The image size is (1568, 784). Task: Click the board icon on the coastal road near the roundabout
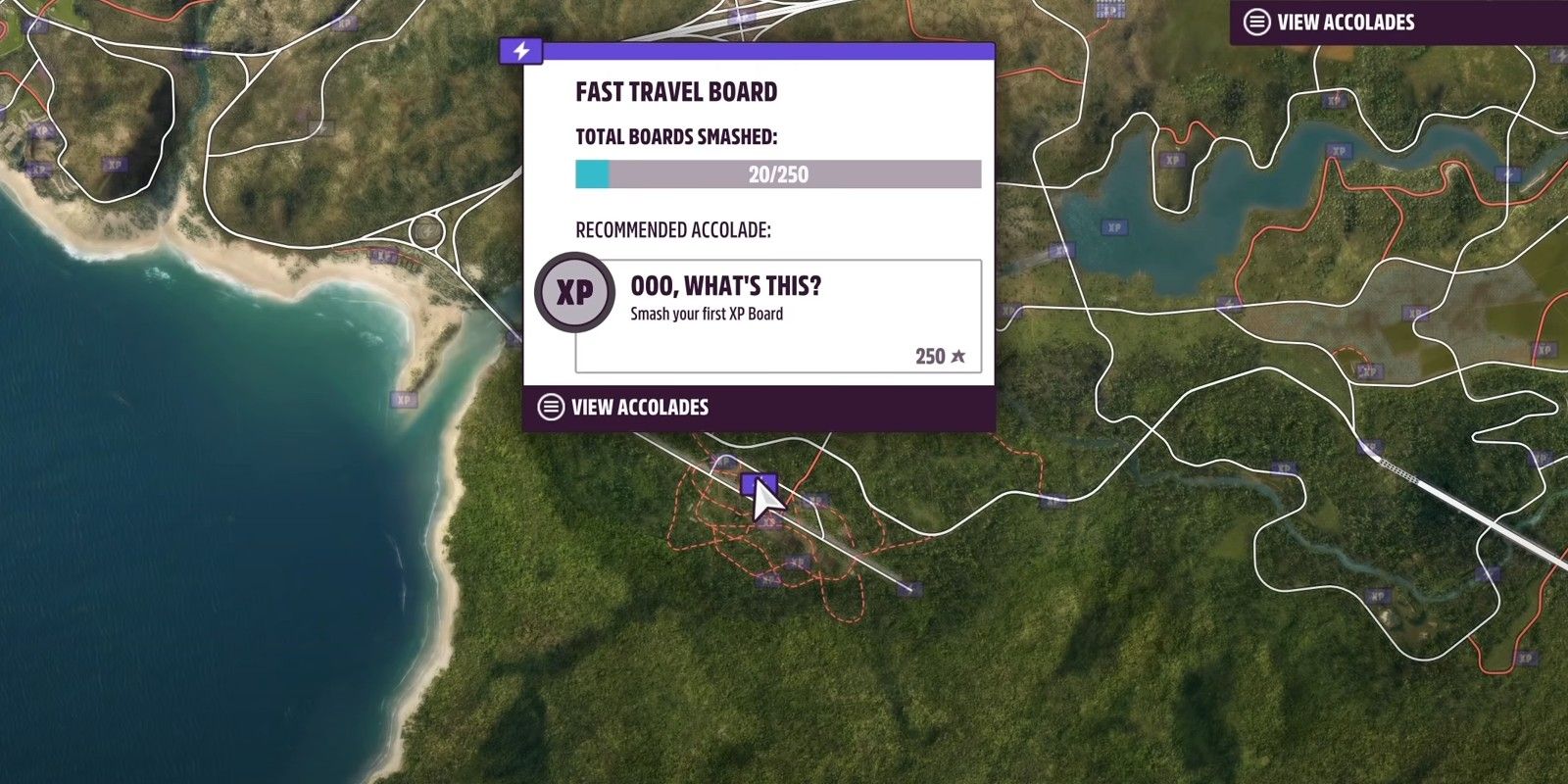tap(384, 256)
